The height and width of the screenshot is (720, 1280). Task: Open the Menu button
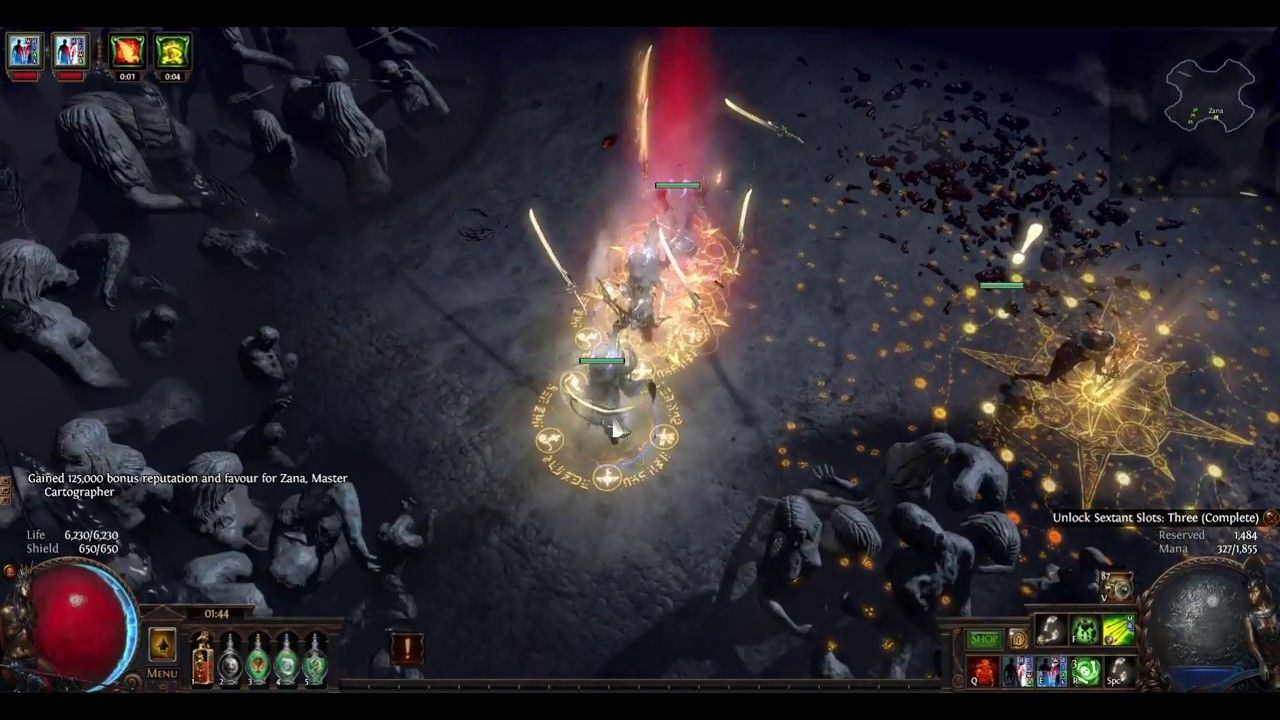[x=162, y=673]
